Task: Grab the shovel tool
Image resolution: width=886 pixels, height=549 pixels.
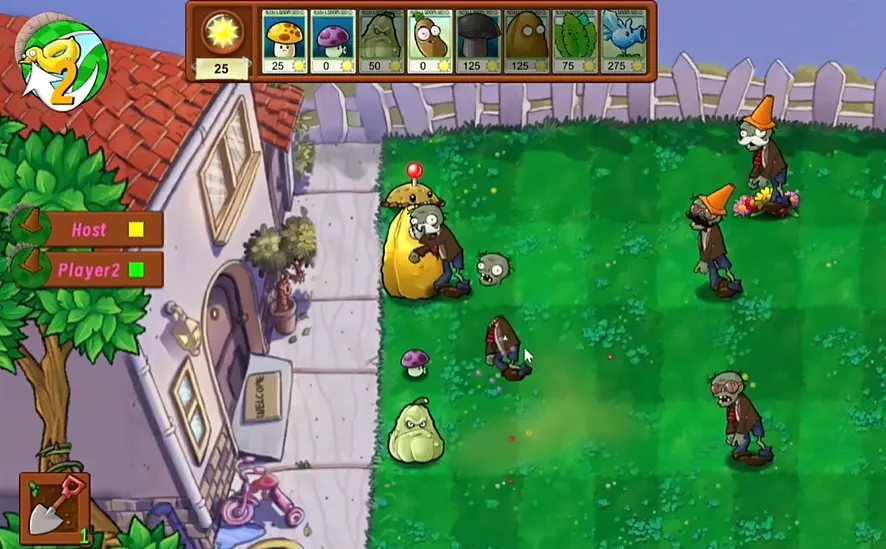Action: click(x=54, y=507)
